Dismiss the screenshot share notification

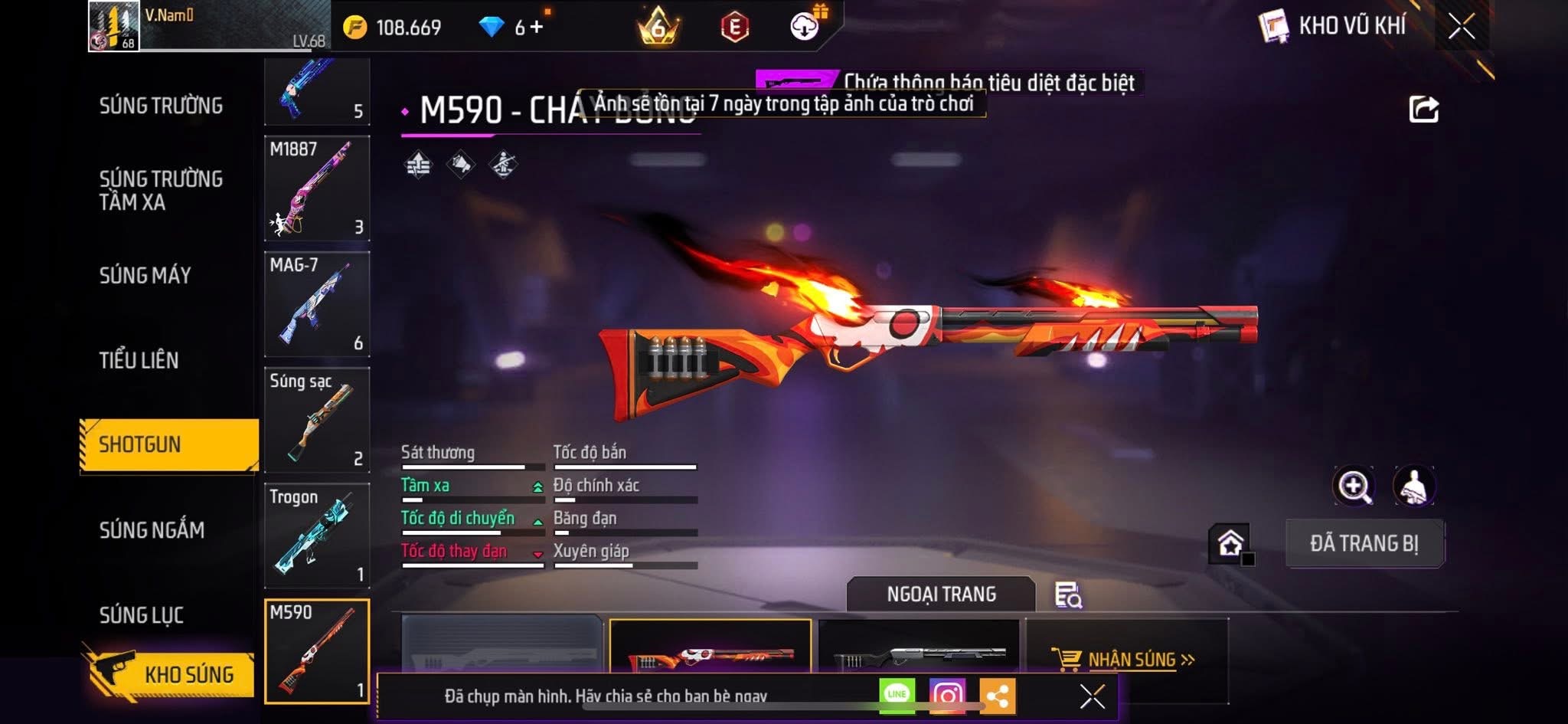point(1092,696)
